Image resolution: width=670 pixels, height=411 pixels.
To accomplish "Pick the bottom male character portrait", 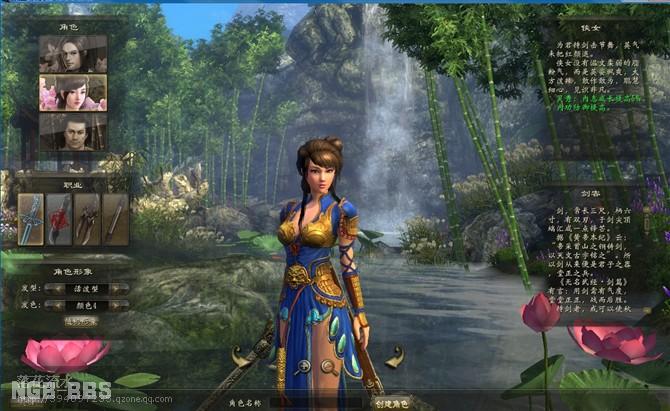I will (73, 131).
